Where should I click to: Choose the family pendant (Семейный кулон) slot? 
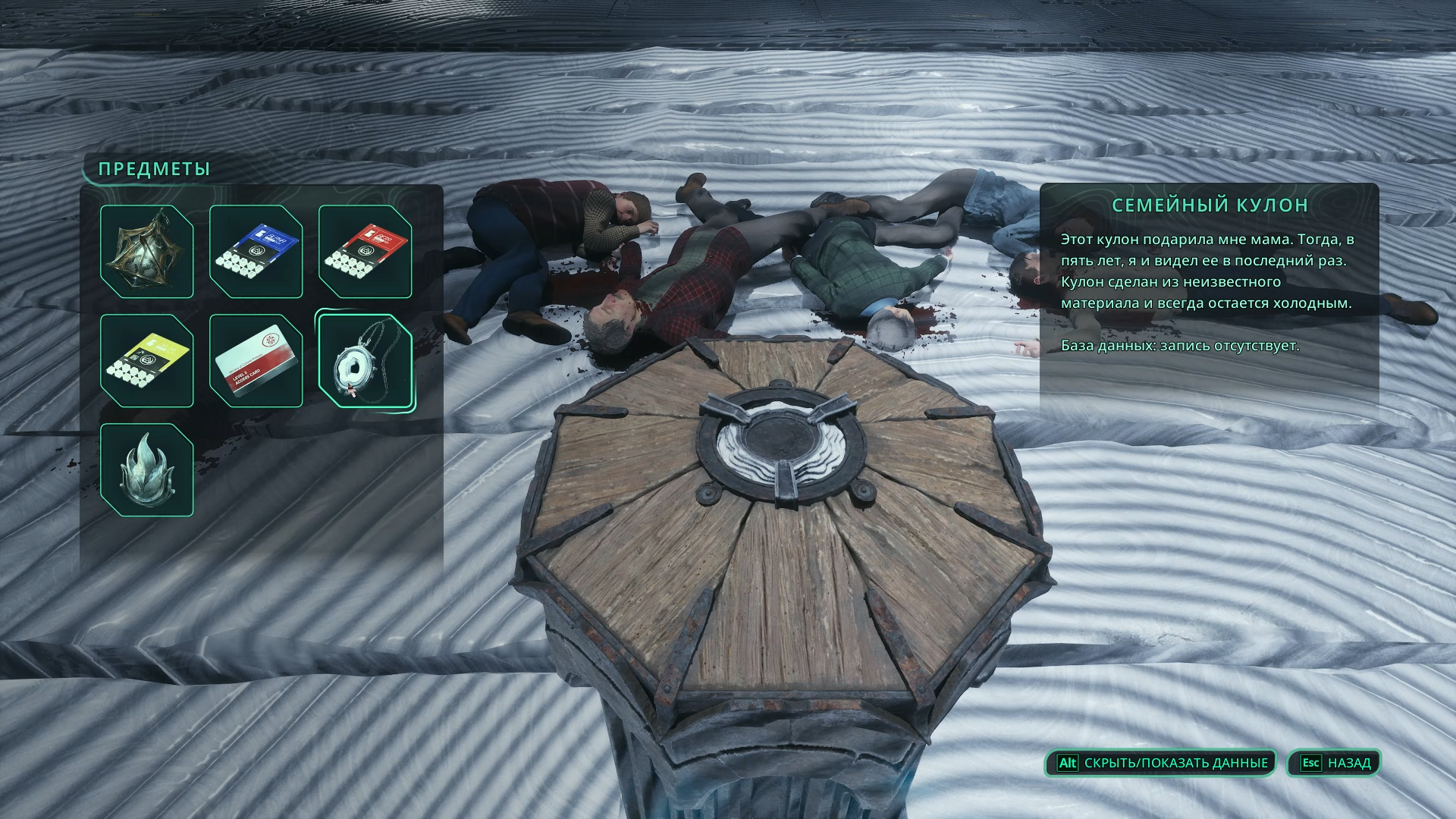365,361
